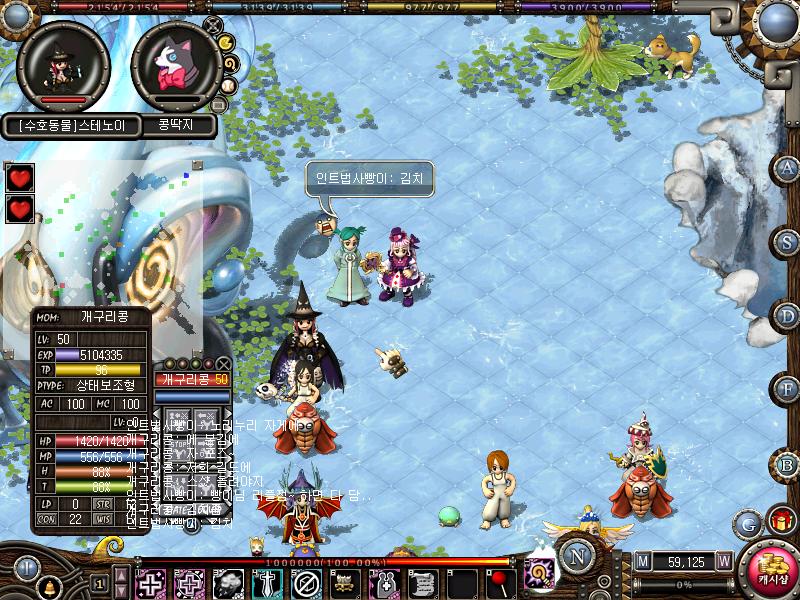Click the yellow pac-man icon beside the pet portrait
Screen dimensions: 800x600
[x=226, y=43]
